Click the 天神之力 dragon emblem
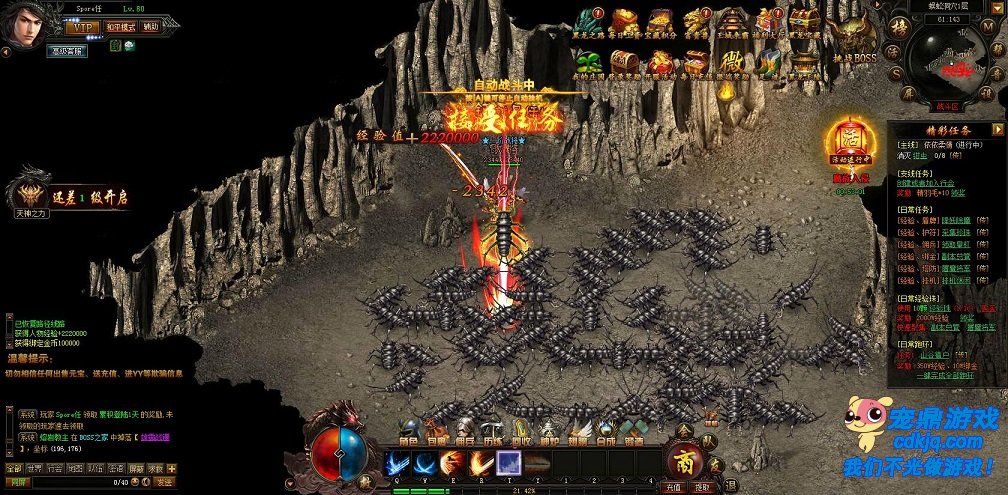This screenshot has width=1008, height=495. click(x=30, y=190)
